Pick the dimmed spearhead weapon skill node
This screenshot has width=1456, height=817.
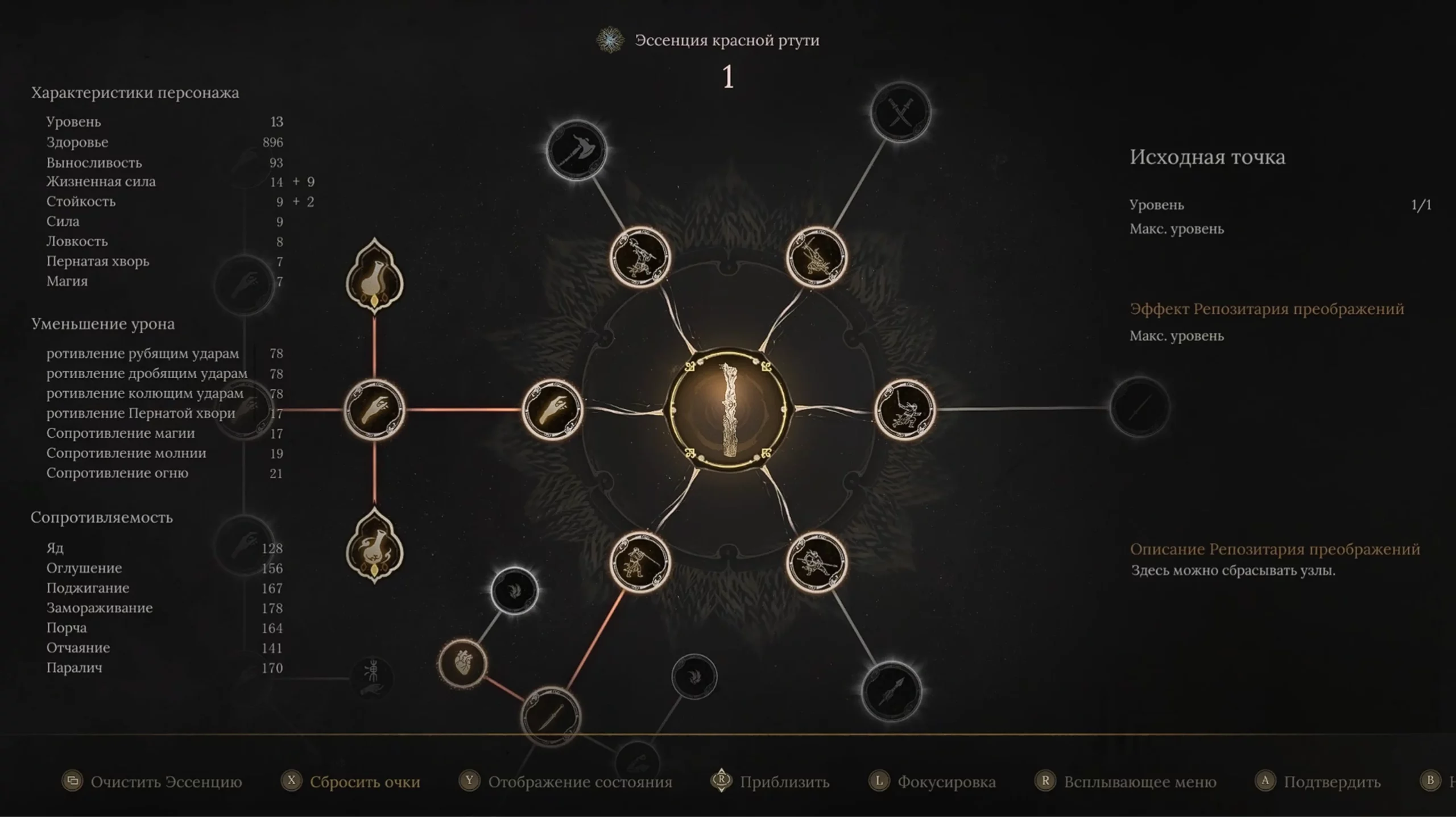[x=891, y=691]
